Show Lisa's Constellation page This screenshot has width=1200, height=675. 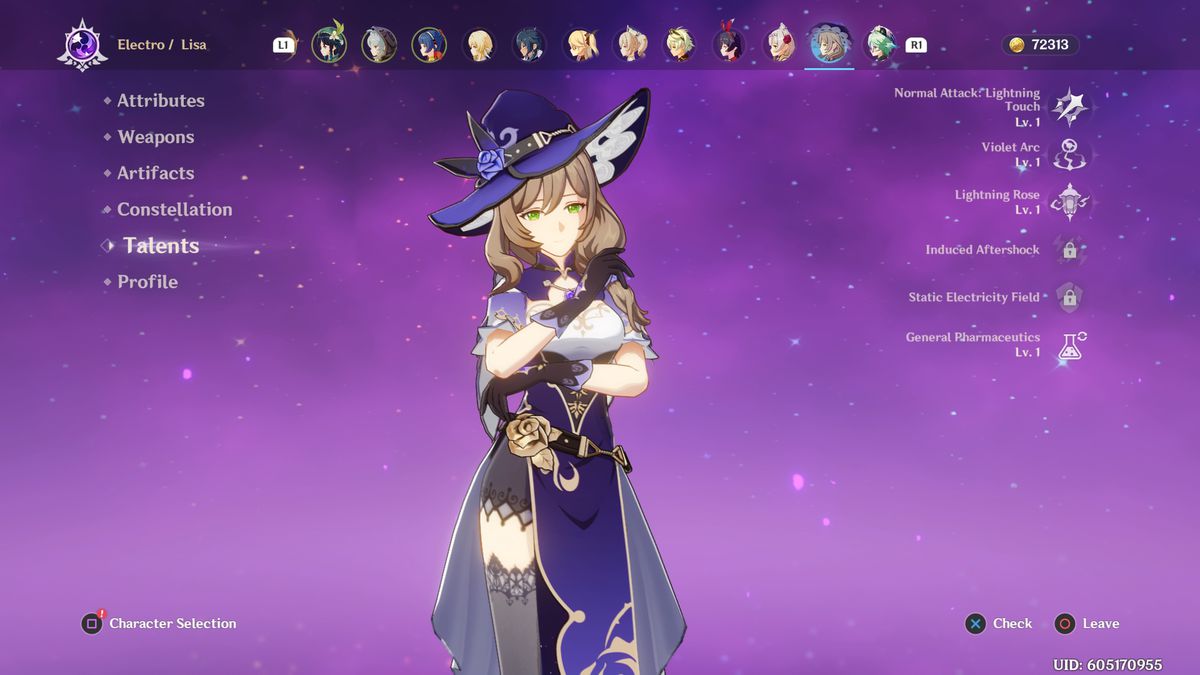(174, 209)
